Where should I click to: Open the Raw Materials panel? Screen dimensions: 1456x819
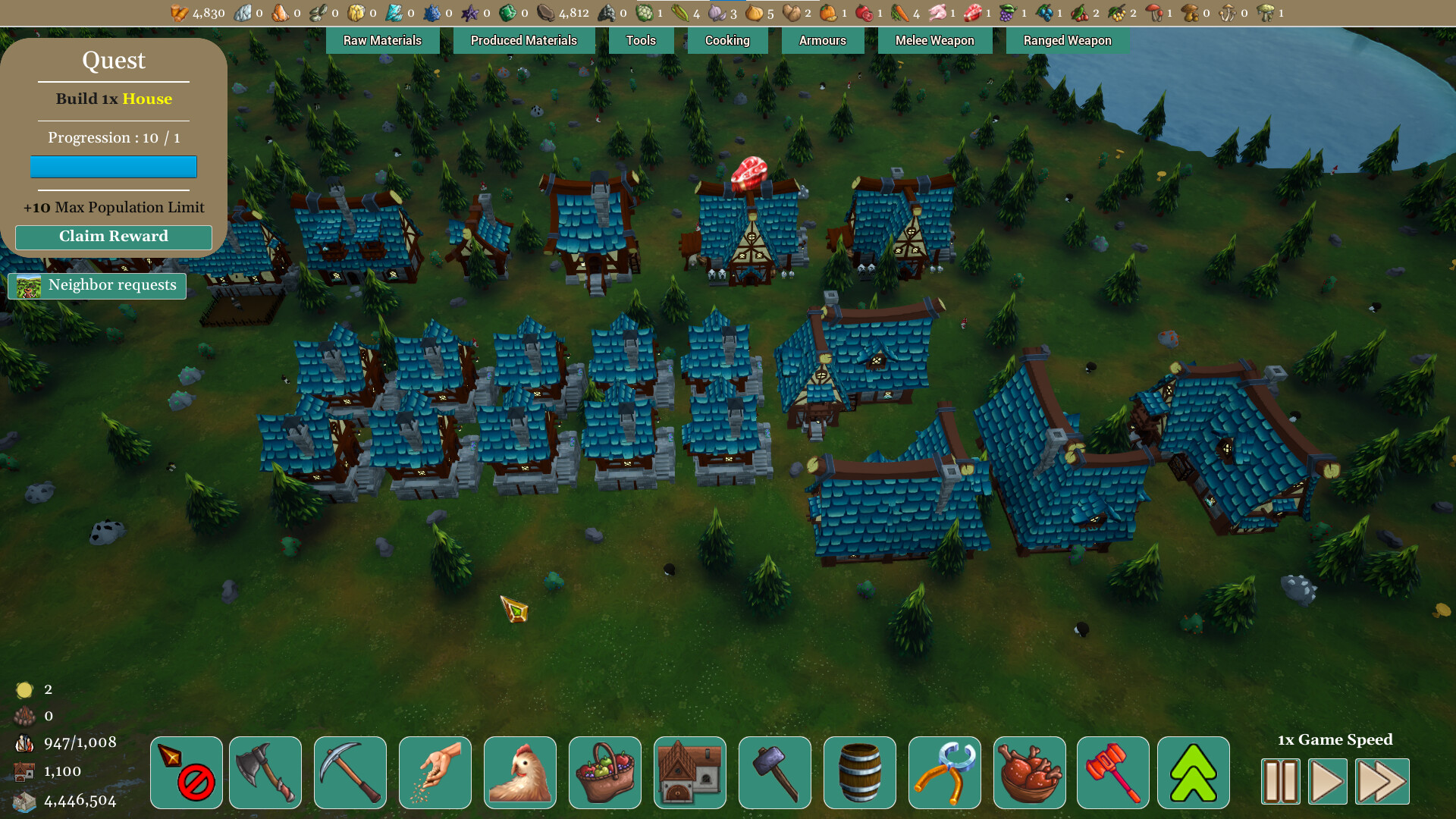(x=382, y=40)
